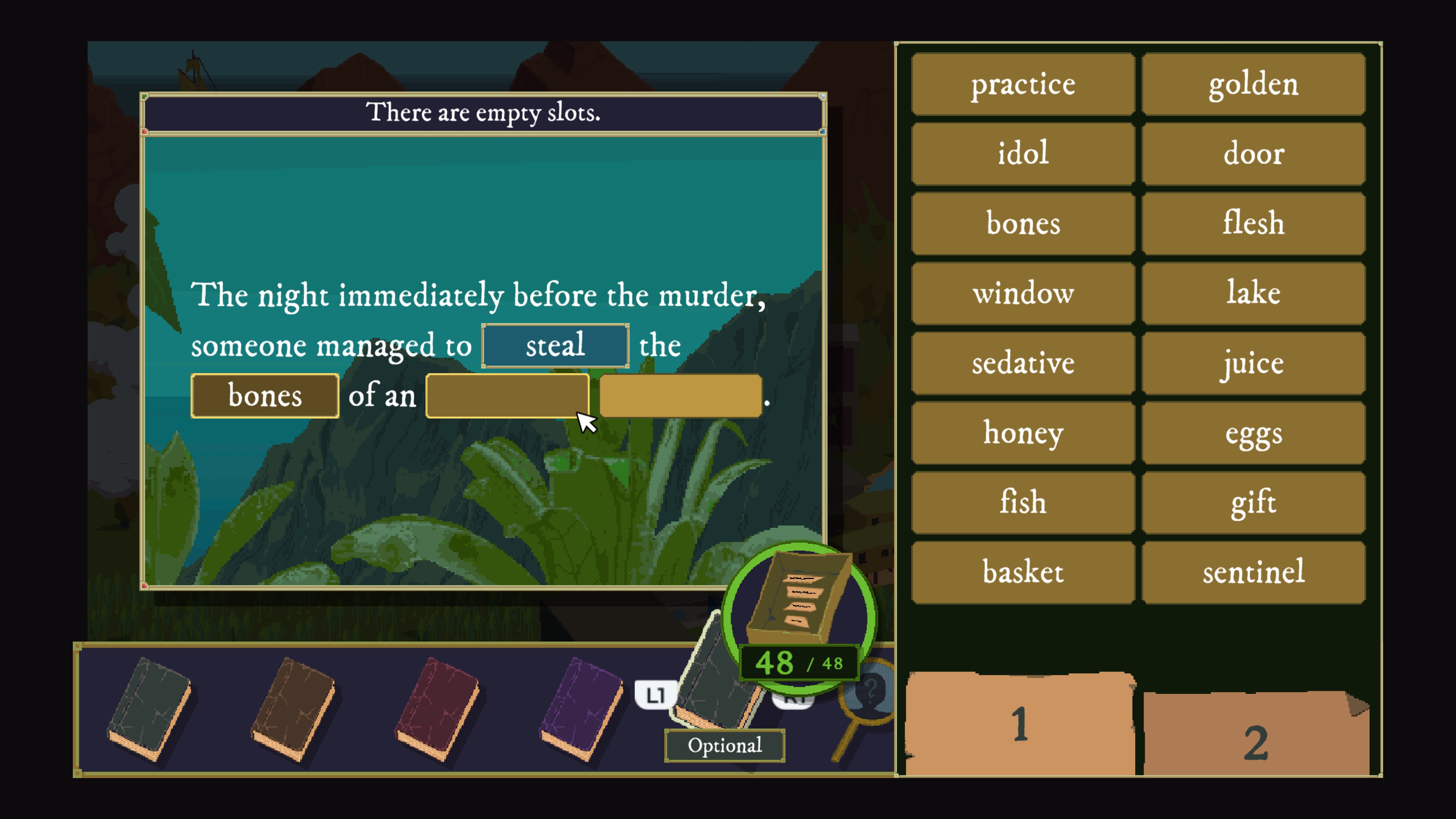Pick the word tile 'practice'
This screenshot has height=819, width=1456.
pos(1023,85)
